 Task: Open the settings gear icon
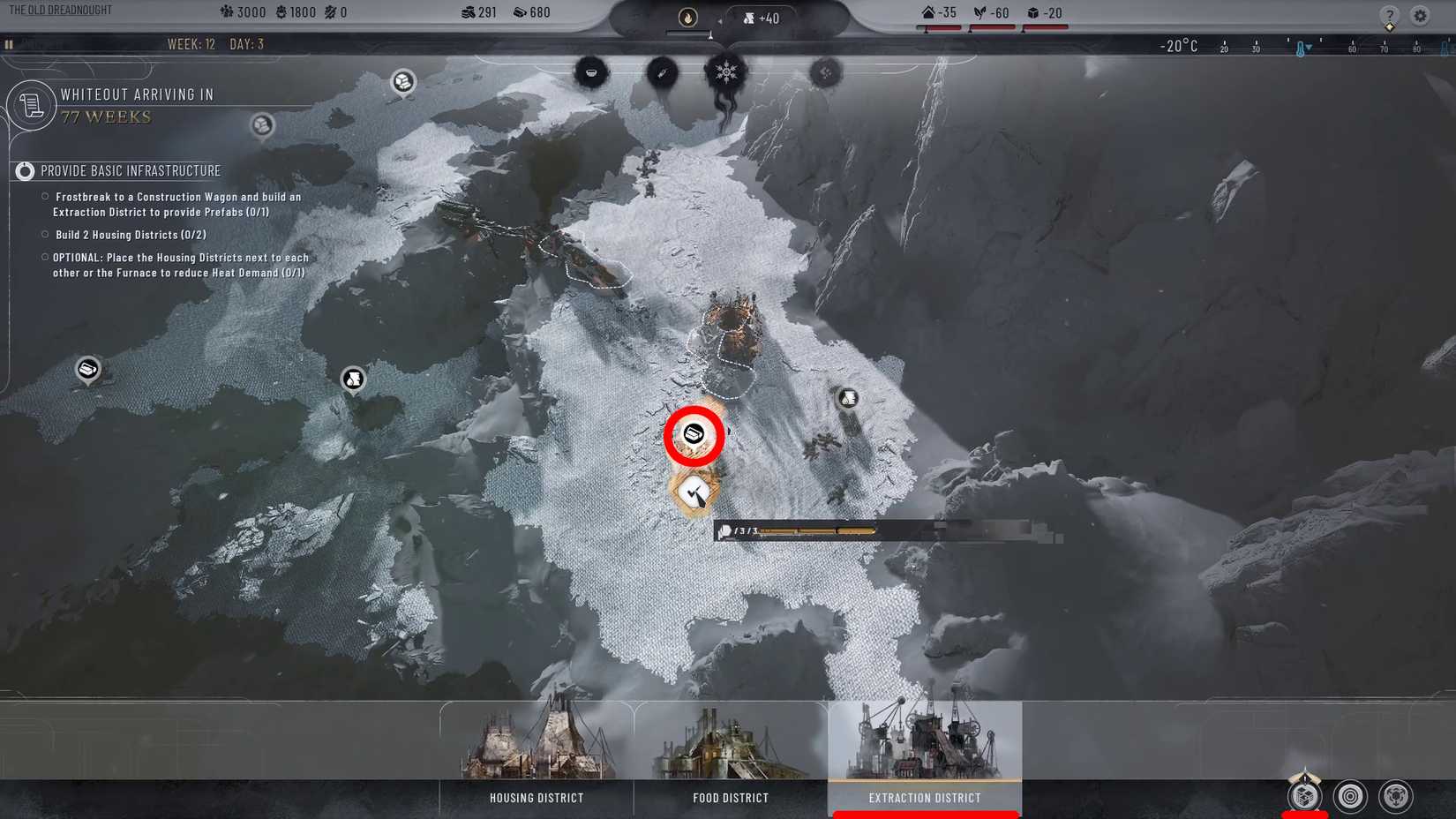[1420, 16]
